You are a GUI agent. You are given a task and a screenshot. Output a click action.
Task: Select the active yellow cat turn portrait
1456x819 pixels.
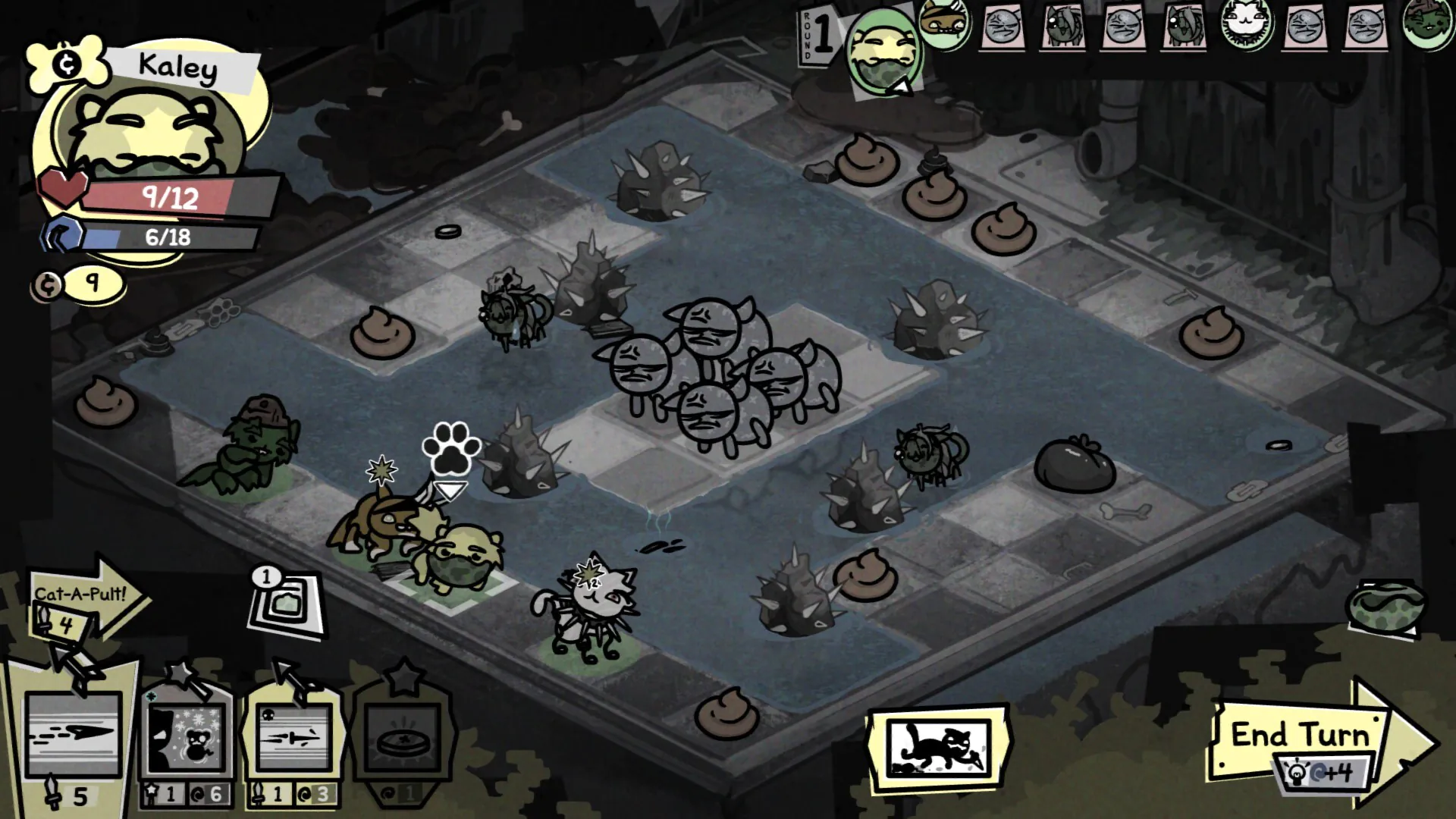coord(883,53)
